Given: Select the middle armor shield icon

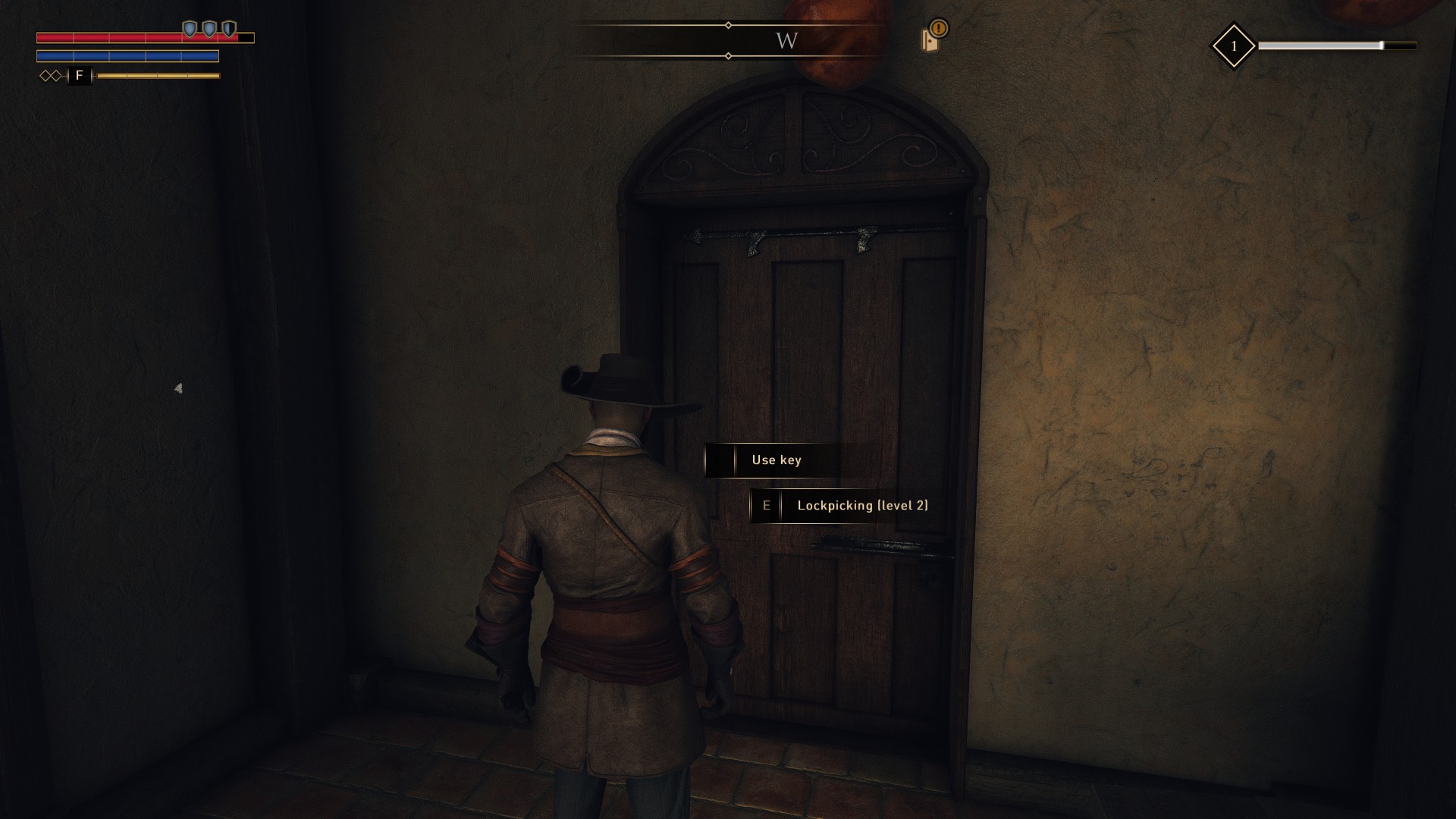Looking at the screenshot, I should pos(209,29).
